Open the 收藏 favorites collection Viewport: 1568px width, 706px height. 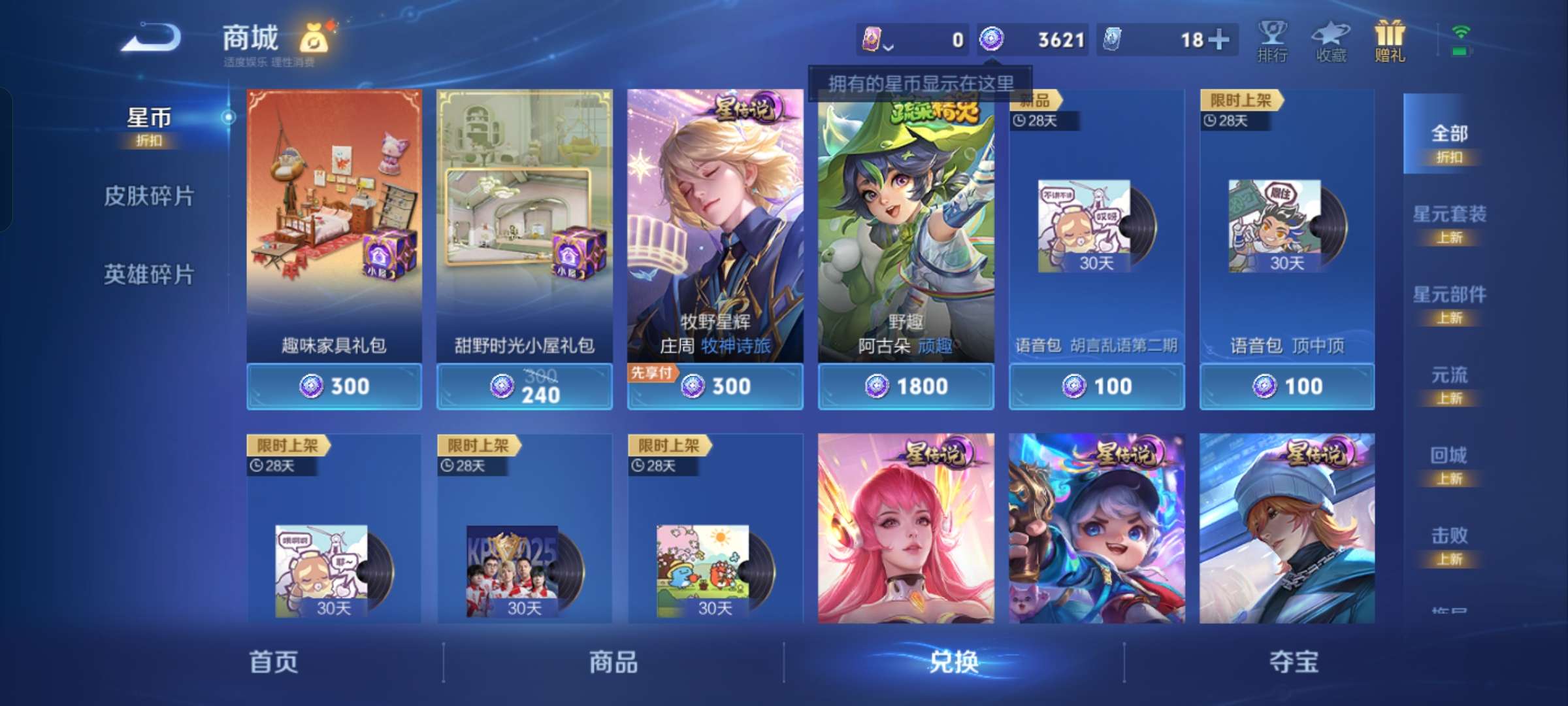tap(1330, 41)
